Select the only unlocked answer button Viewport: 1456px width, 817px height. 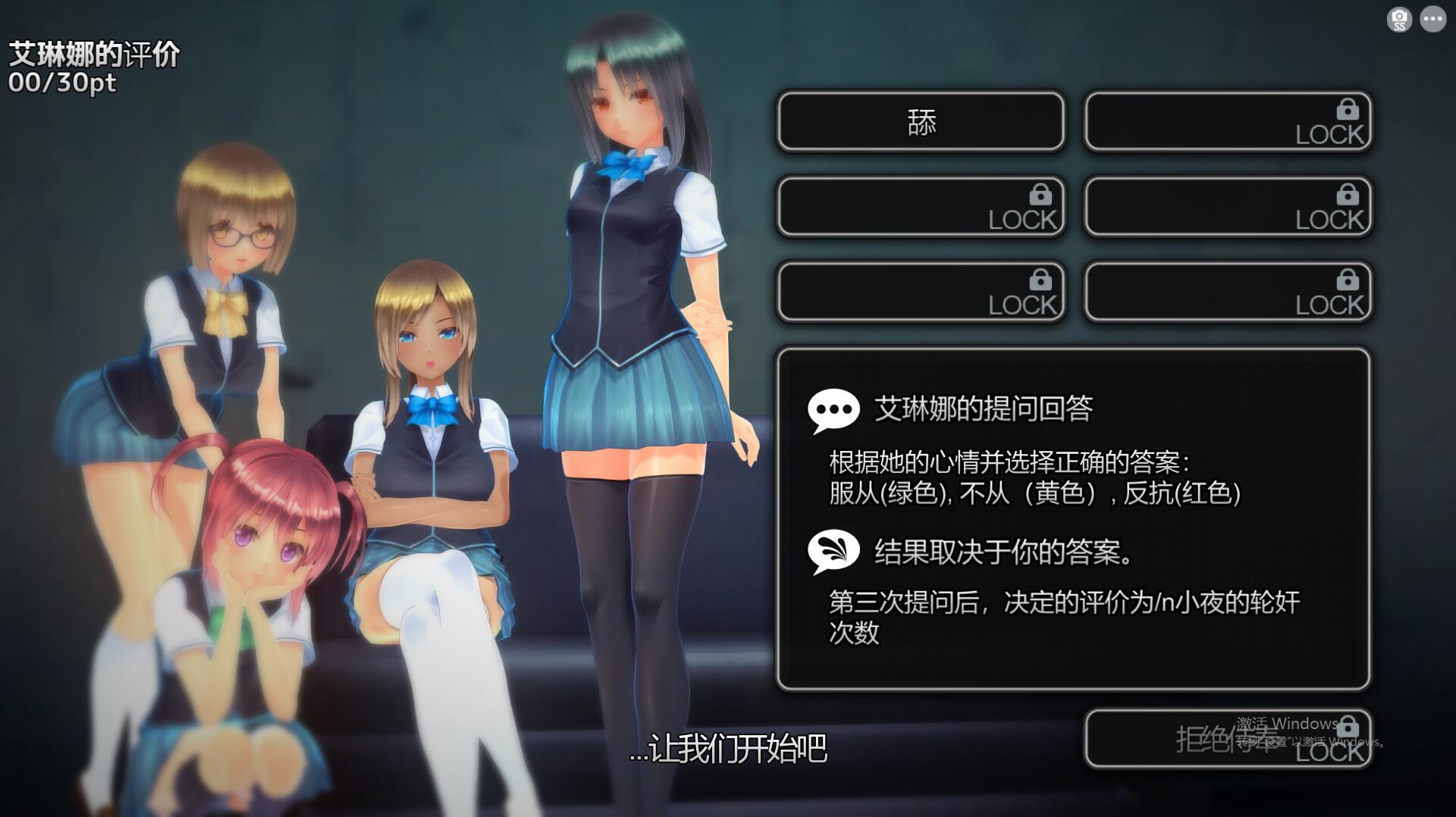(x=921, y=121)
